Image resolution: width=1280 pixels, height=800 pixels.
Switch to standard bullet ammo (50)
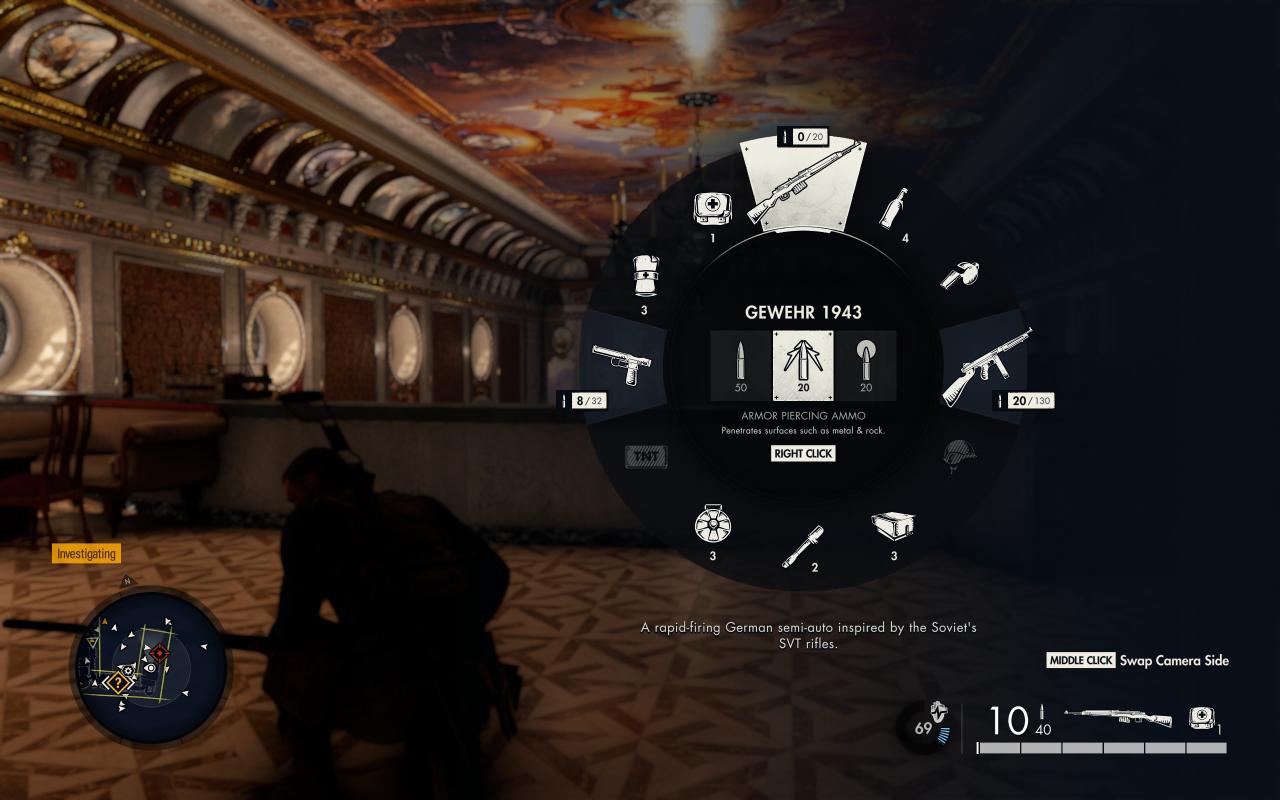coord(741,365)
